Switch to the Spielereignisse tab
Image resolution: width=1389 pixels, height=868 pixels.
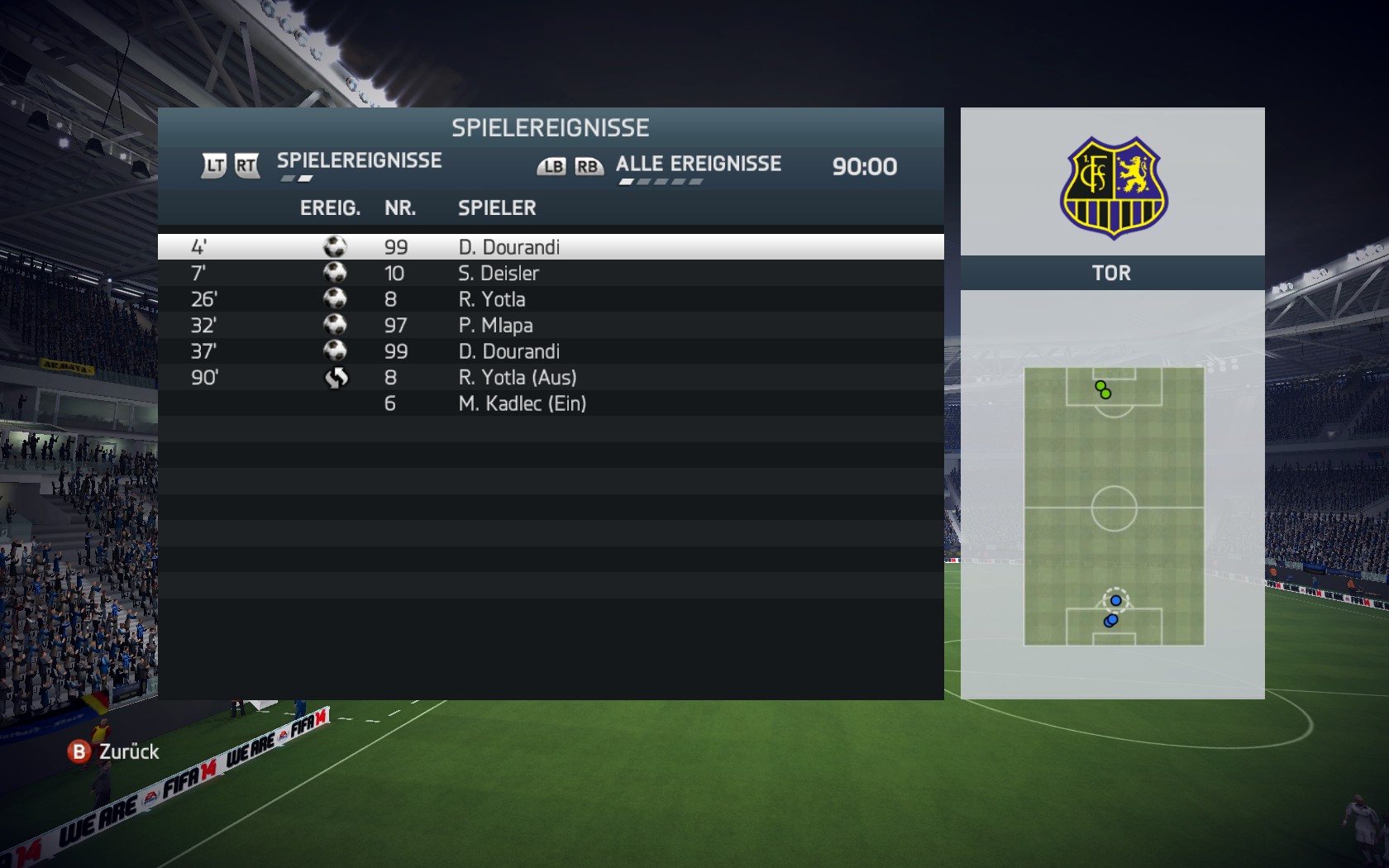(x=359, y=160)
